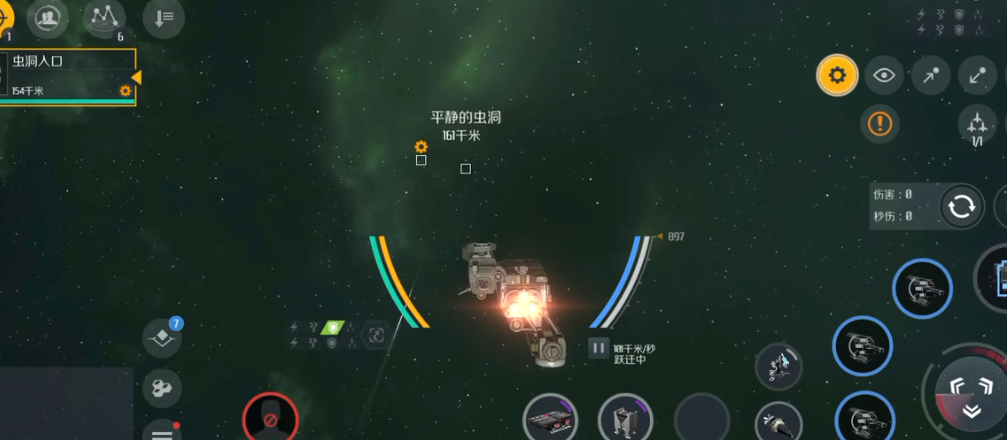Toggle the eye visibility button
The width and height of the screenshot is (1007, 440).
(x=884, y=75)
